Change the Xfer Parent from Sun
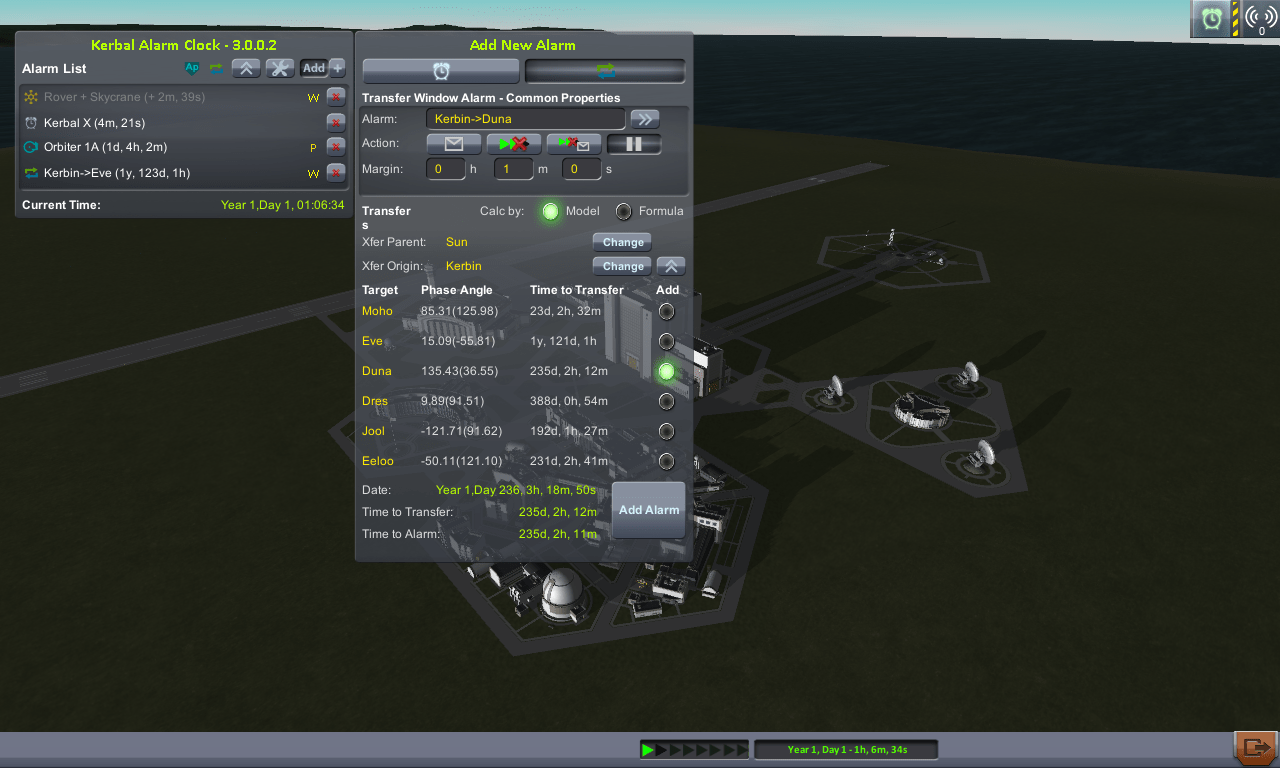This screenshot has height=768, width=1280. click(x=621, y=242)
